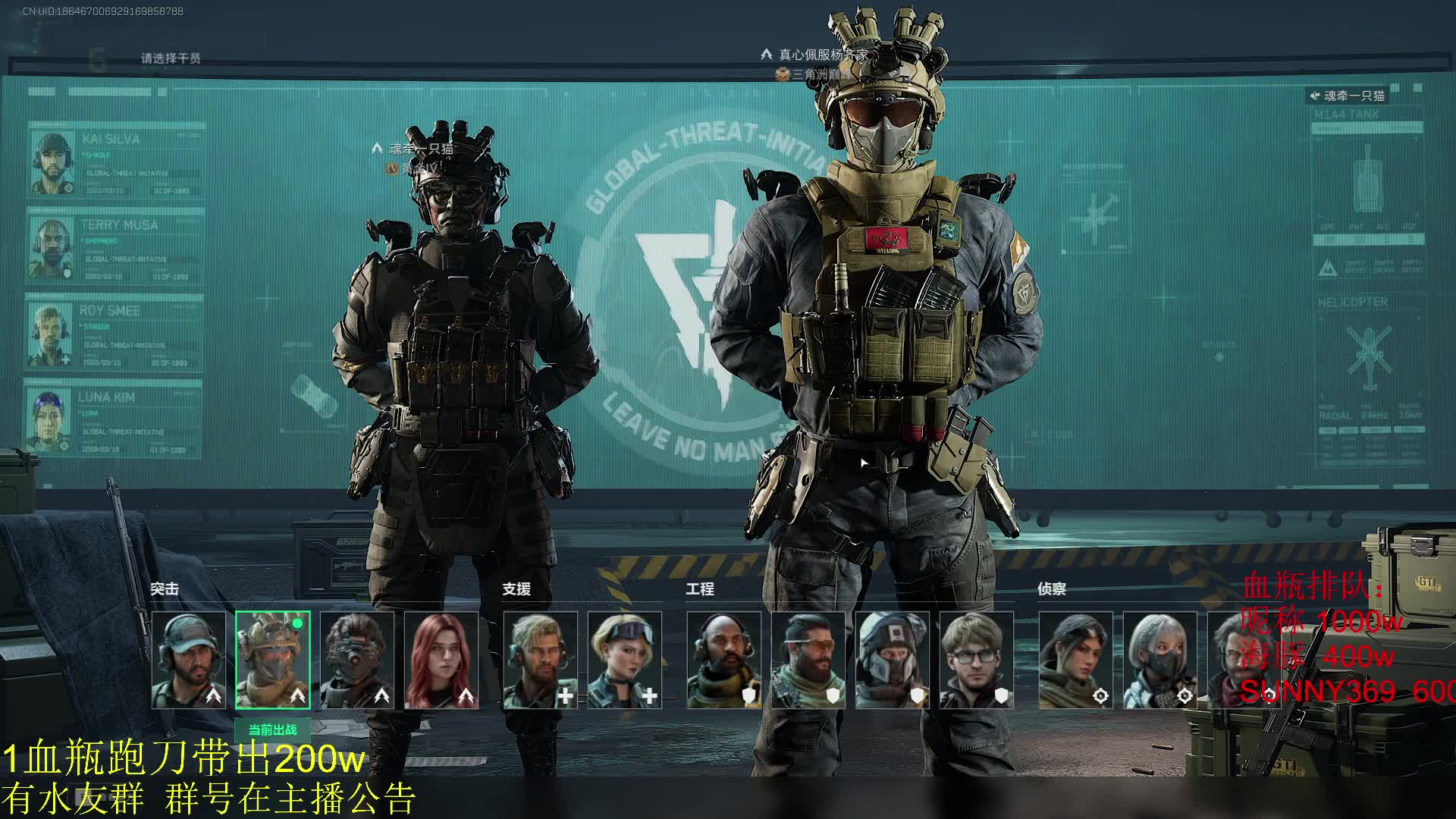This screenshot has width=1456, height=819.
Task: Pick the dark-haired recon woman operator
Action: (1076, 661)
